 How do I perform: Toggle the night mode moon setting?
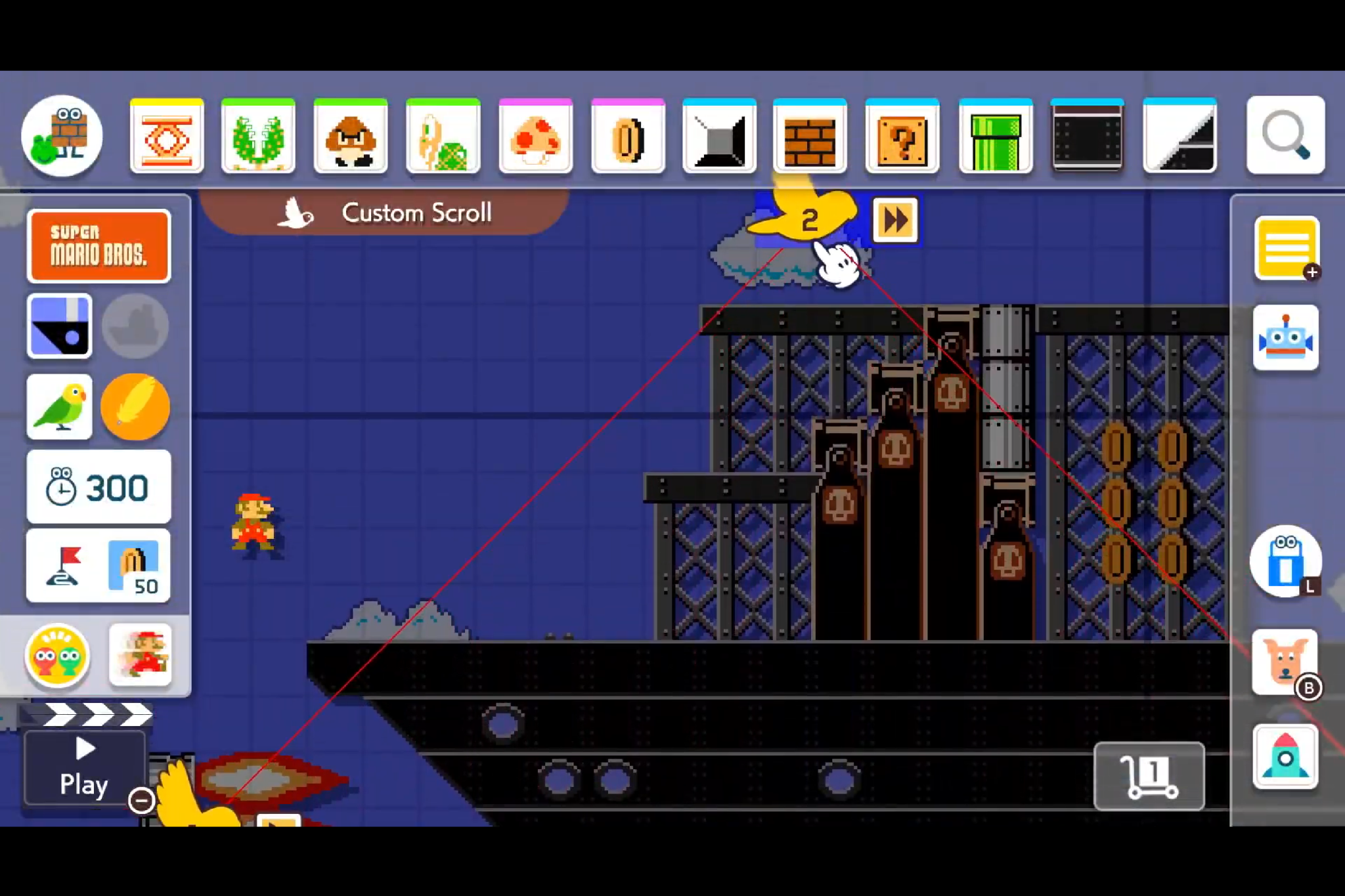point(136,326)
